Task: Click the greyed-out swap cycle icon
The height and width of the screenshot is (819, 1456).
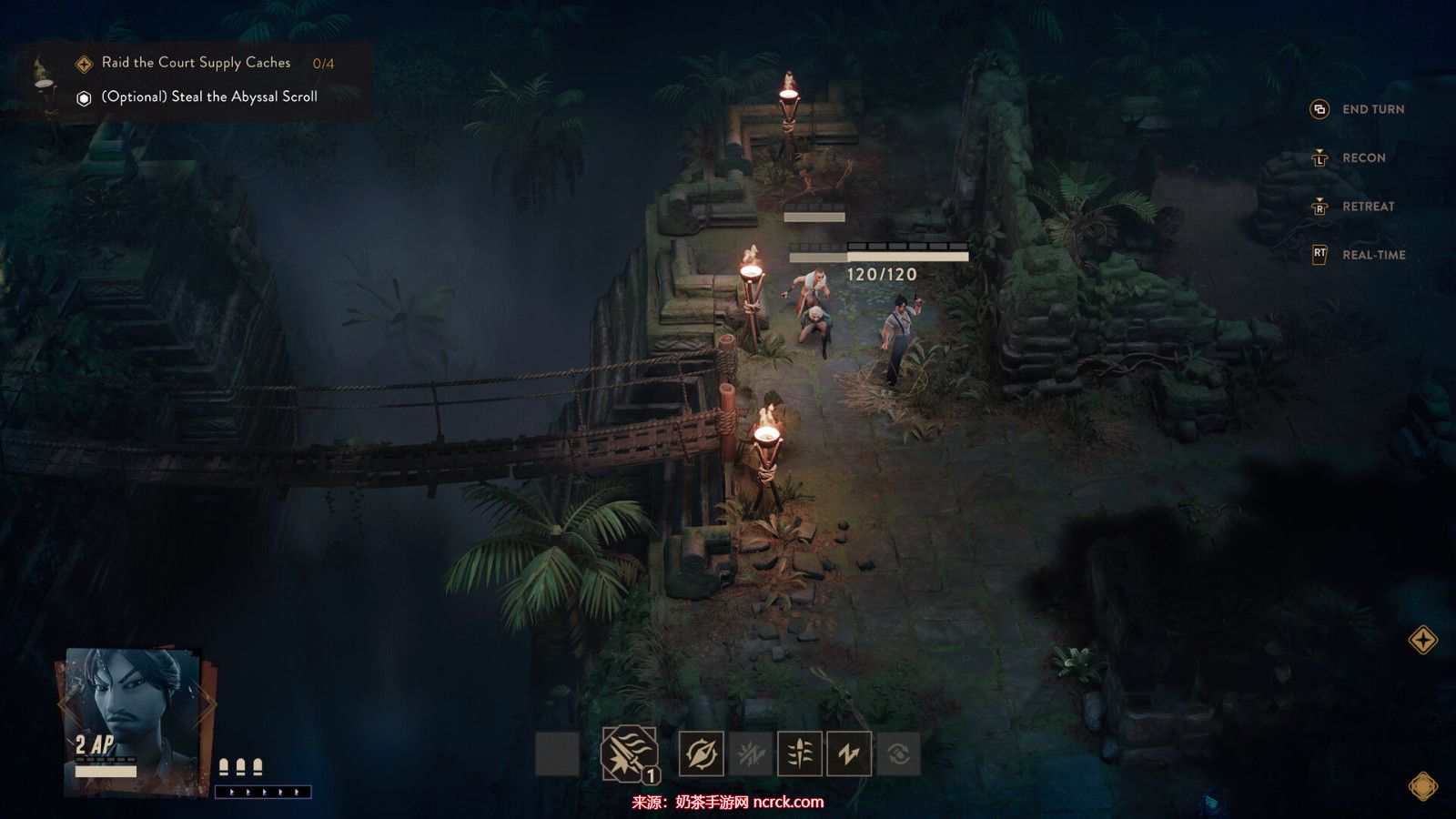Action: point(898,753)
